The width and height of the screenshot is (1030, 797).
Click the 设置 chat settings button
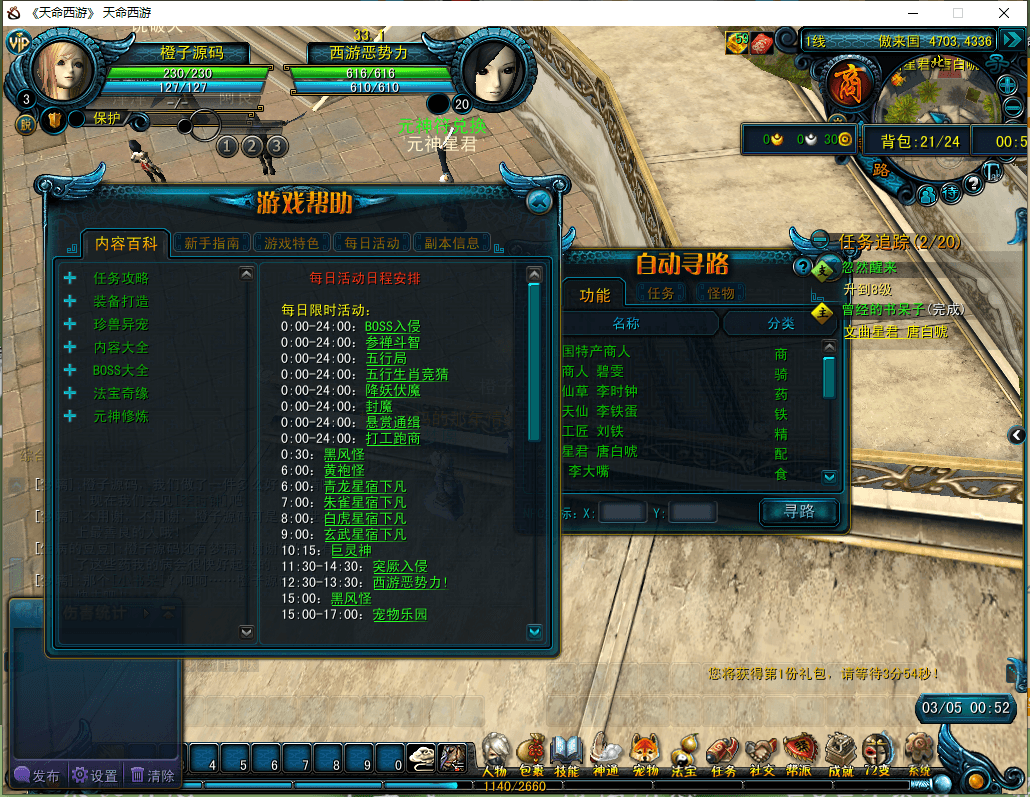tap(94, 775)
